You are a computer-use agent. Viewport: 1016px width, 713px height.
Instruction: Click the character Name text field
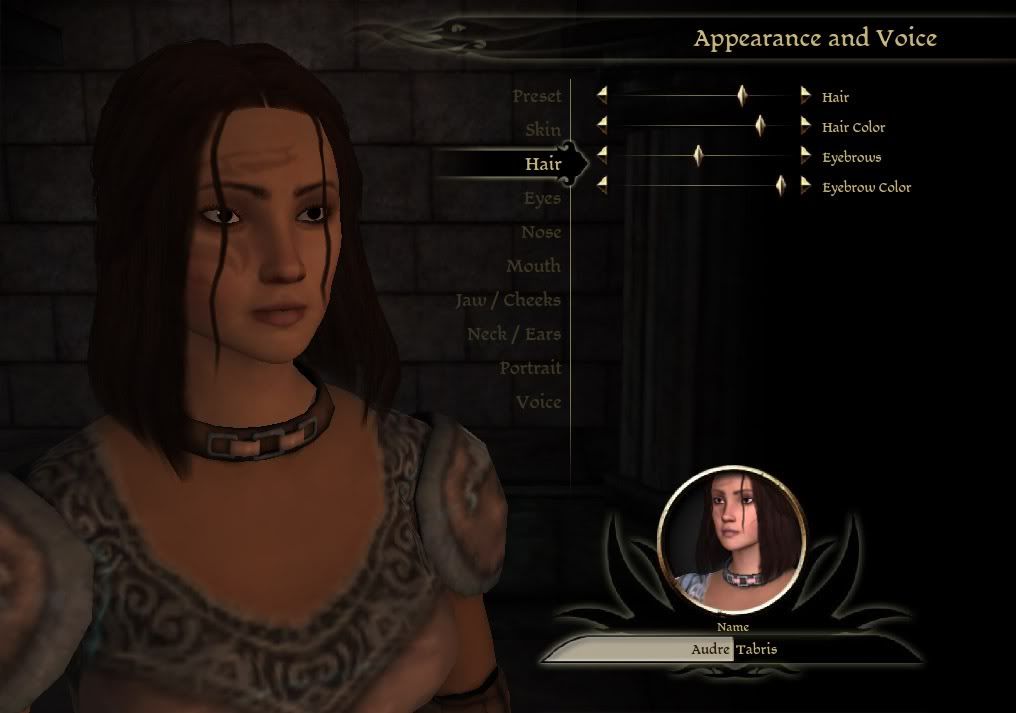(x=733, y=649)
